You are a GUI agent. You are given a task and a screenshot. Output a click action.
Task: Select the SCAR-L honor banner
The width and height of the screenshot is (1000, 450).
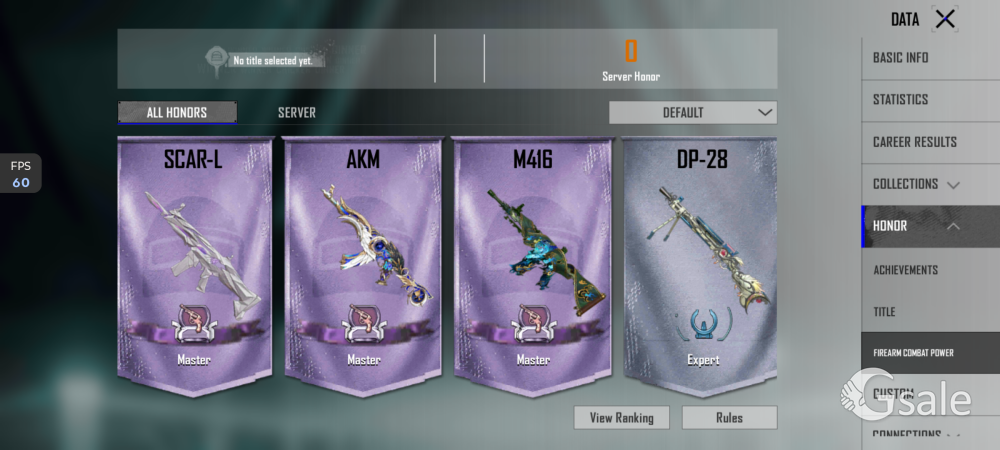pyautogui.click(x=195, y=265)
